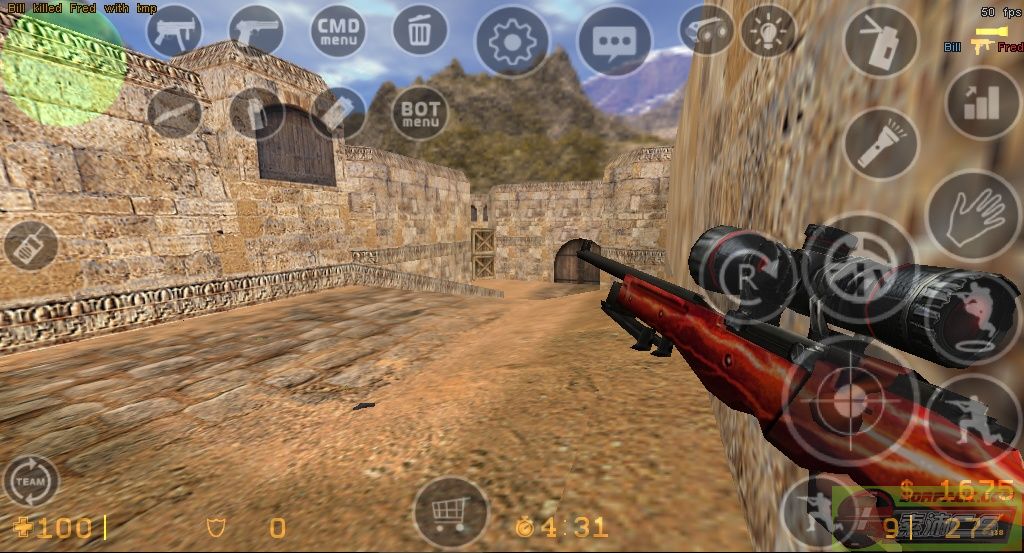
Task: Toggle the flashlight
Action: pos(881,143)
